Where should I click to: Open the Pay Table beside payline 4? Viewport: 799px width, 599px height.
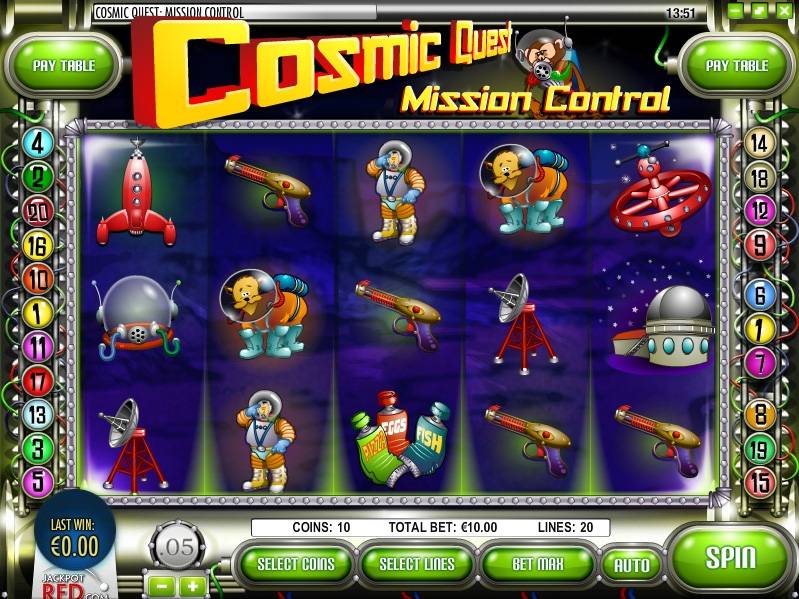pyautogui.click(x=63, y=66)
